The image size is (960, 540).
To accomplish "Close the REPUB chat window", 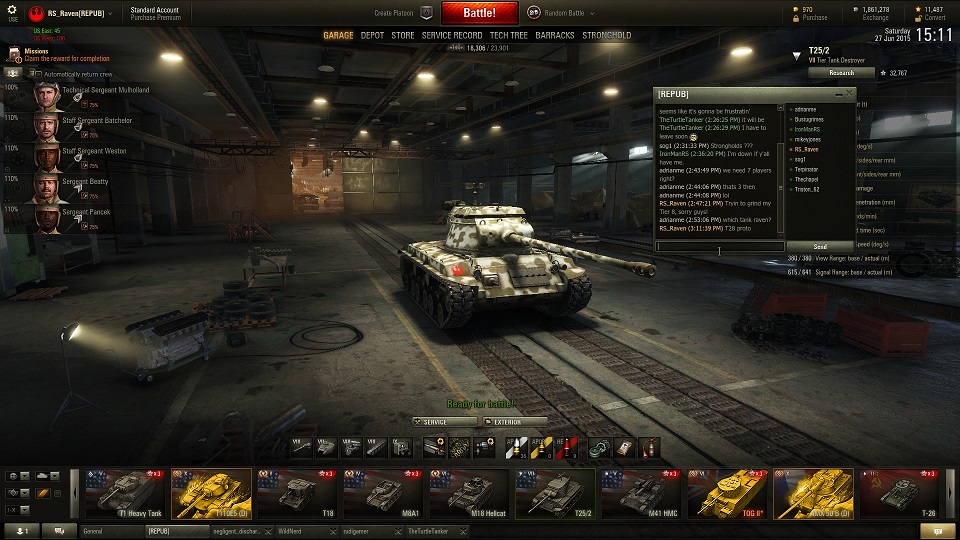I will tap(850, 93).
